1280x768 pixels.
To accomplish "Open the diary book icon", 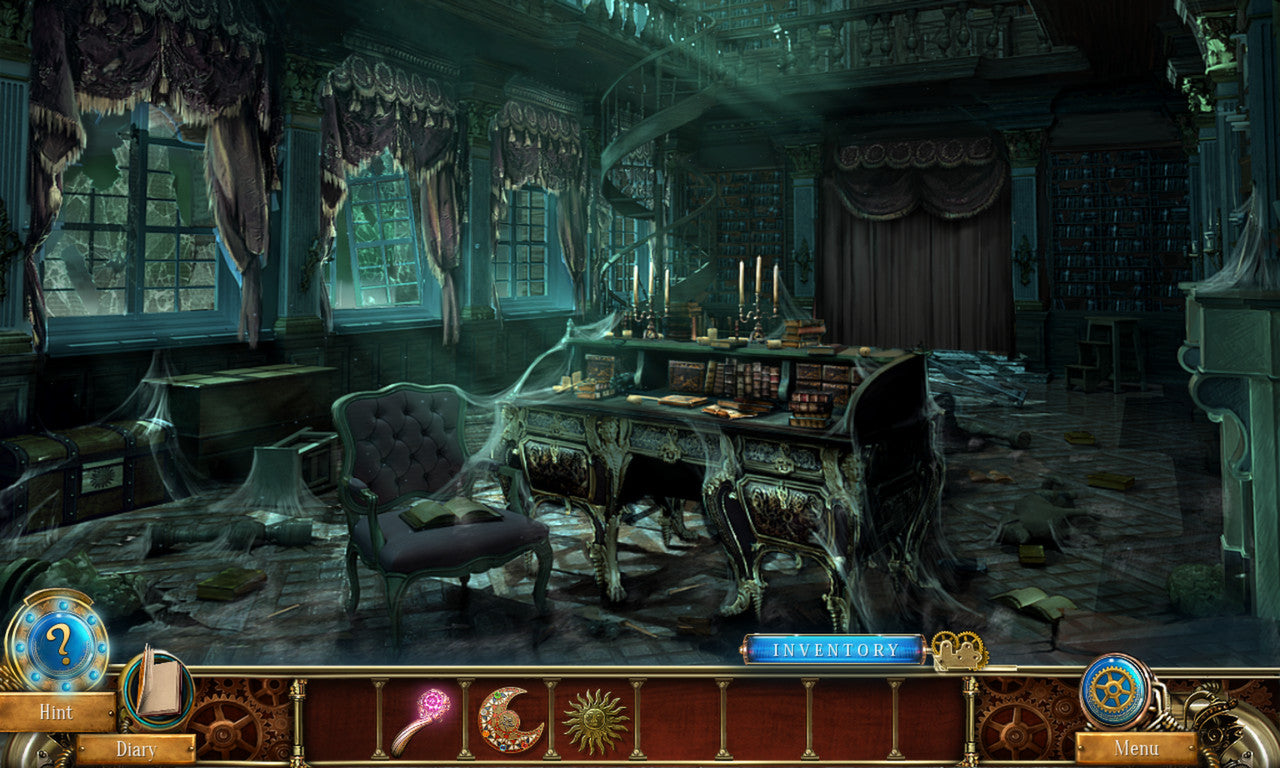I will point(157,684).
